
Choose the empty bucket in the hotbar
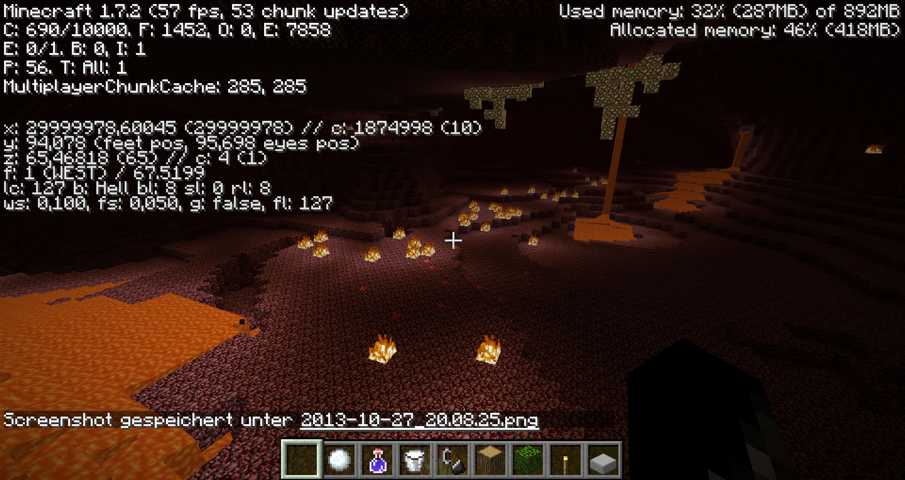click(x=414, y=460)
